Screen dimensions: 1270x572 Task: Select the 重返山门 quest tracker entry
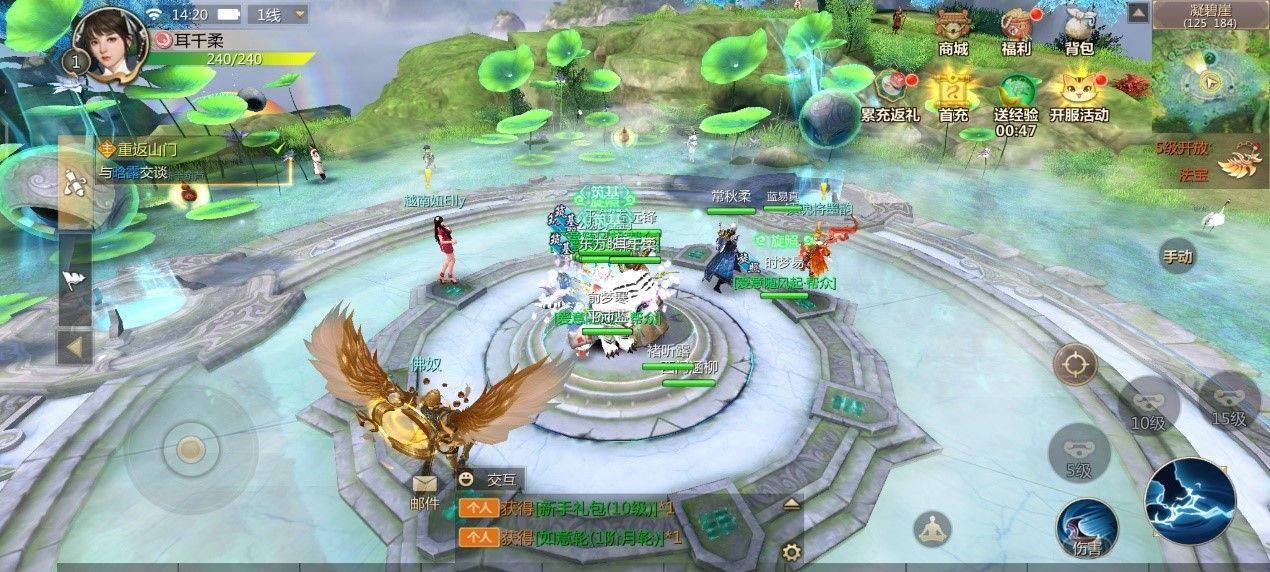point(190,160)
